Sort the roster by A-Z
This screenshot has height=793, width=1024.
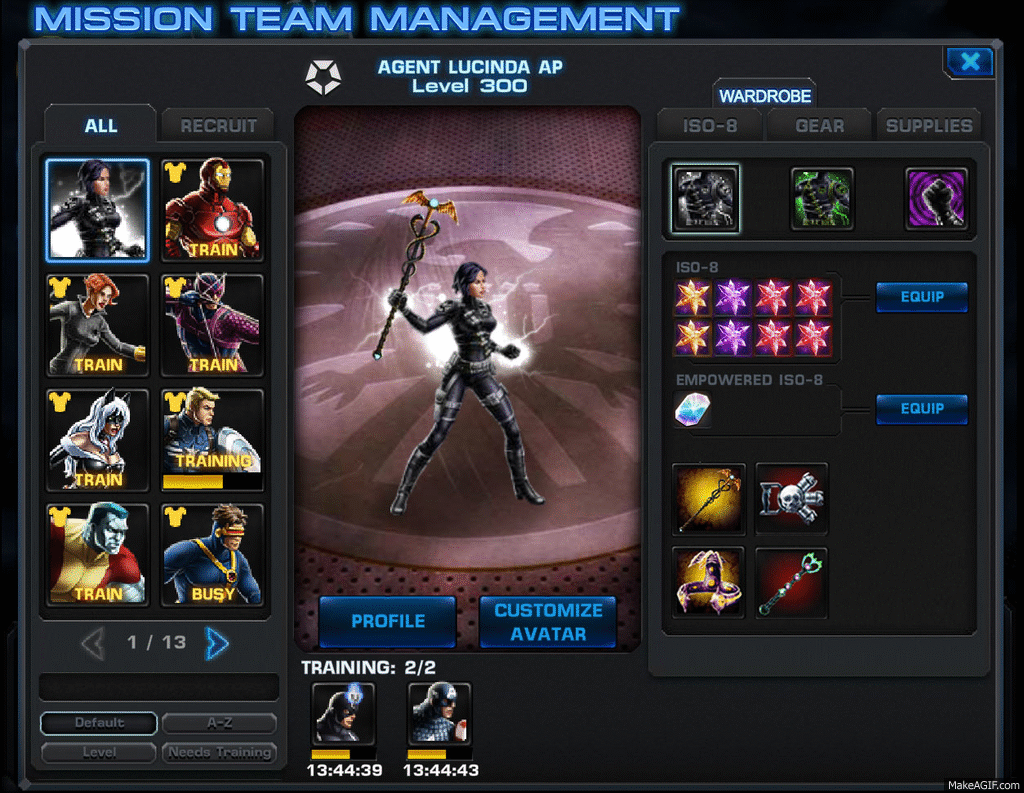219,723
